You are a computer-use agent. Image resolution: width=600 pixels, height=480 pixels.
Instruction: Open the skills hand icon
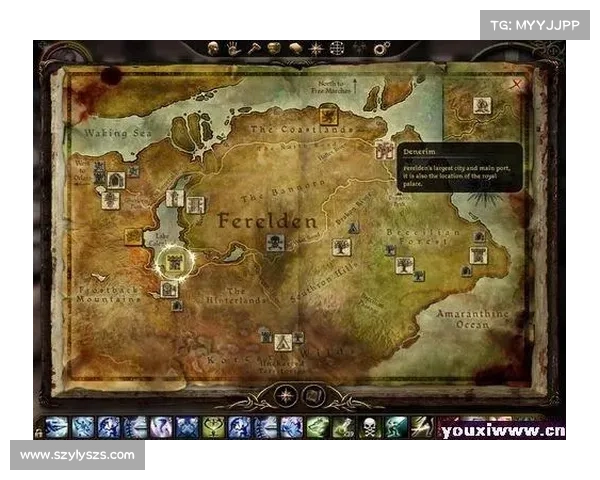click(x=232, y=47)
